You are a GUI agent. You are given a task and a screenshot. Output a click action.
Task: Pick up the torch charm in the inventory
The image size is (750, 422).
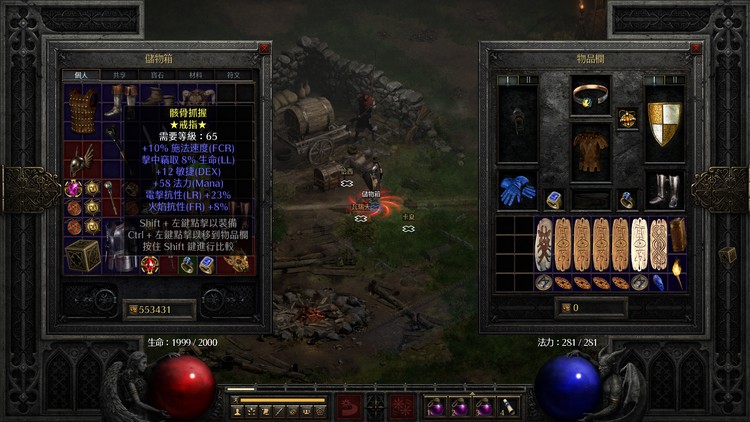pyautogui.click(x=677, y=270)
